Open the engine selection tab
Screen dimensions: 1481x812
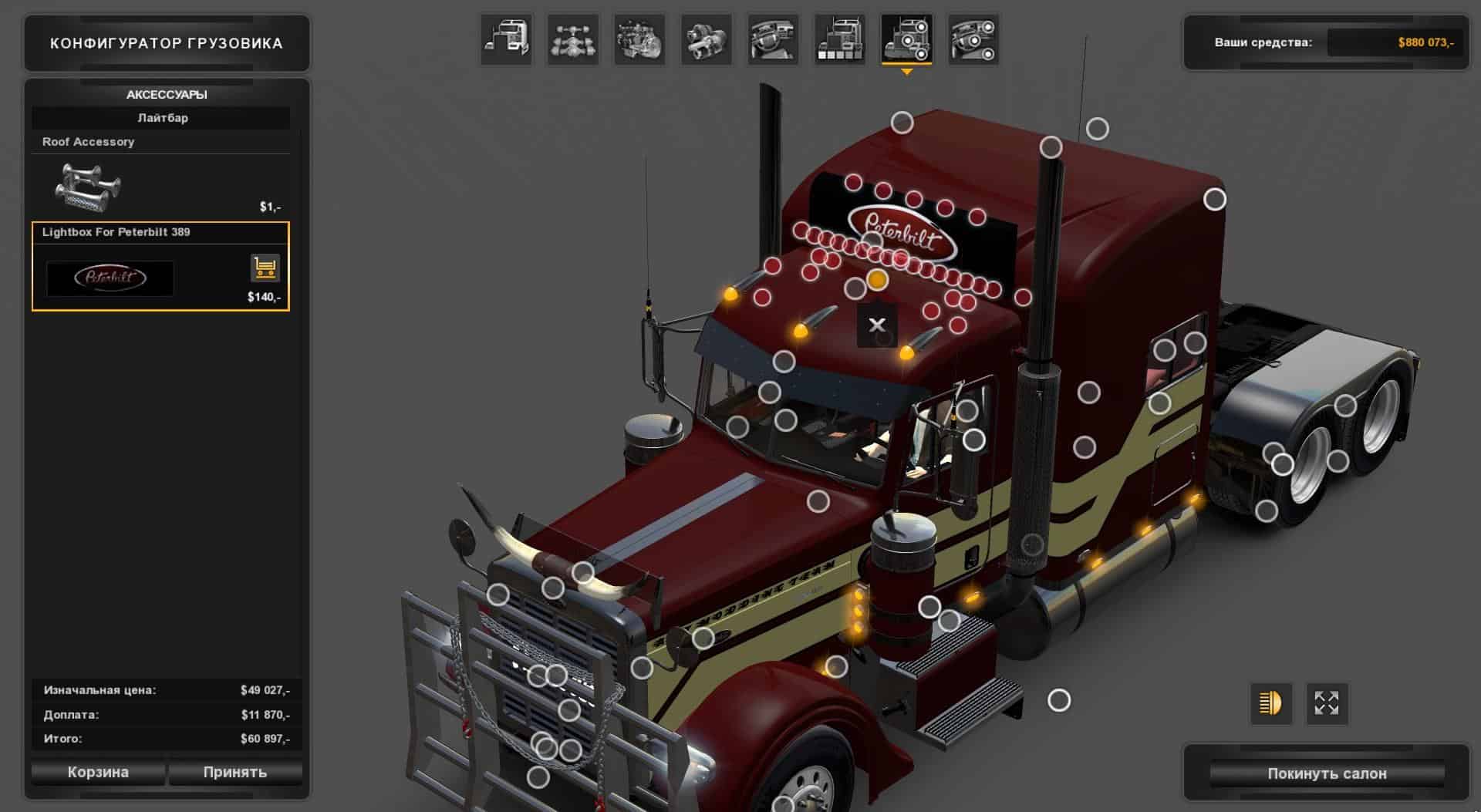(x=640, y=39)
